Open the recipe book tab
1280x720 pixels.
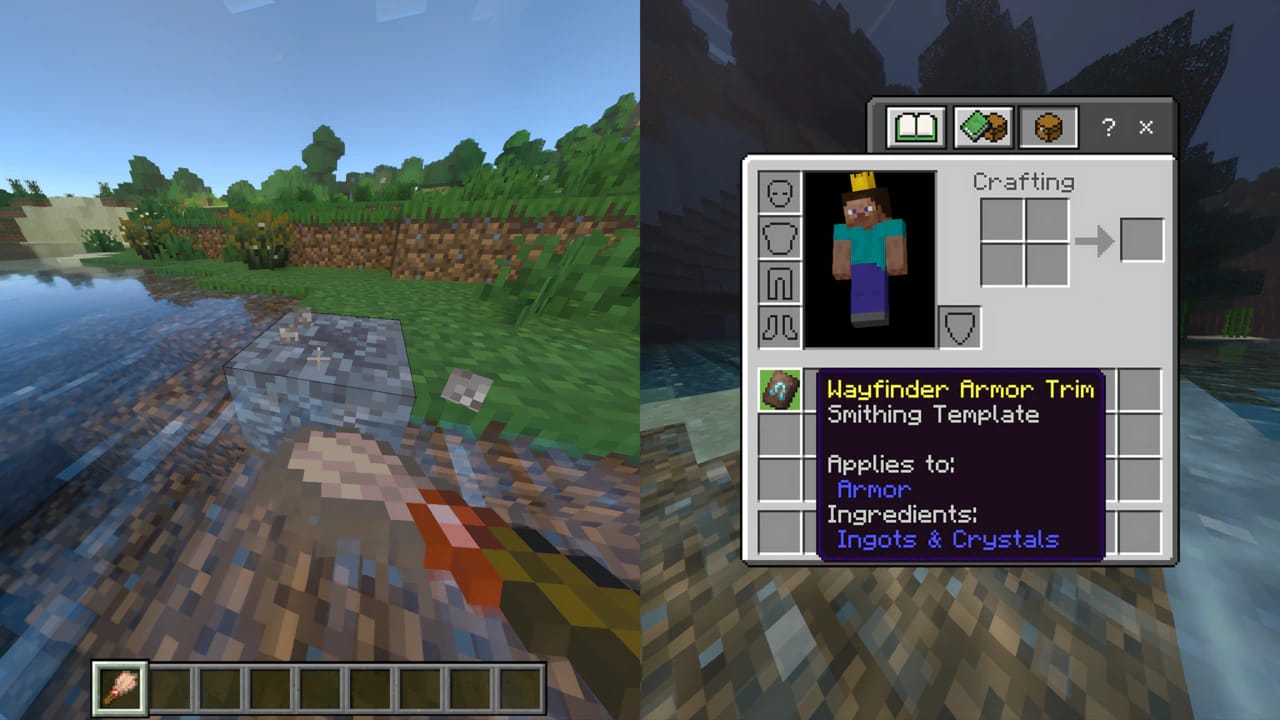pos(914,126)
